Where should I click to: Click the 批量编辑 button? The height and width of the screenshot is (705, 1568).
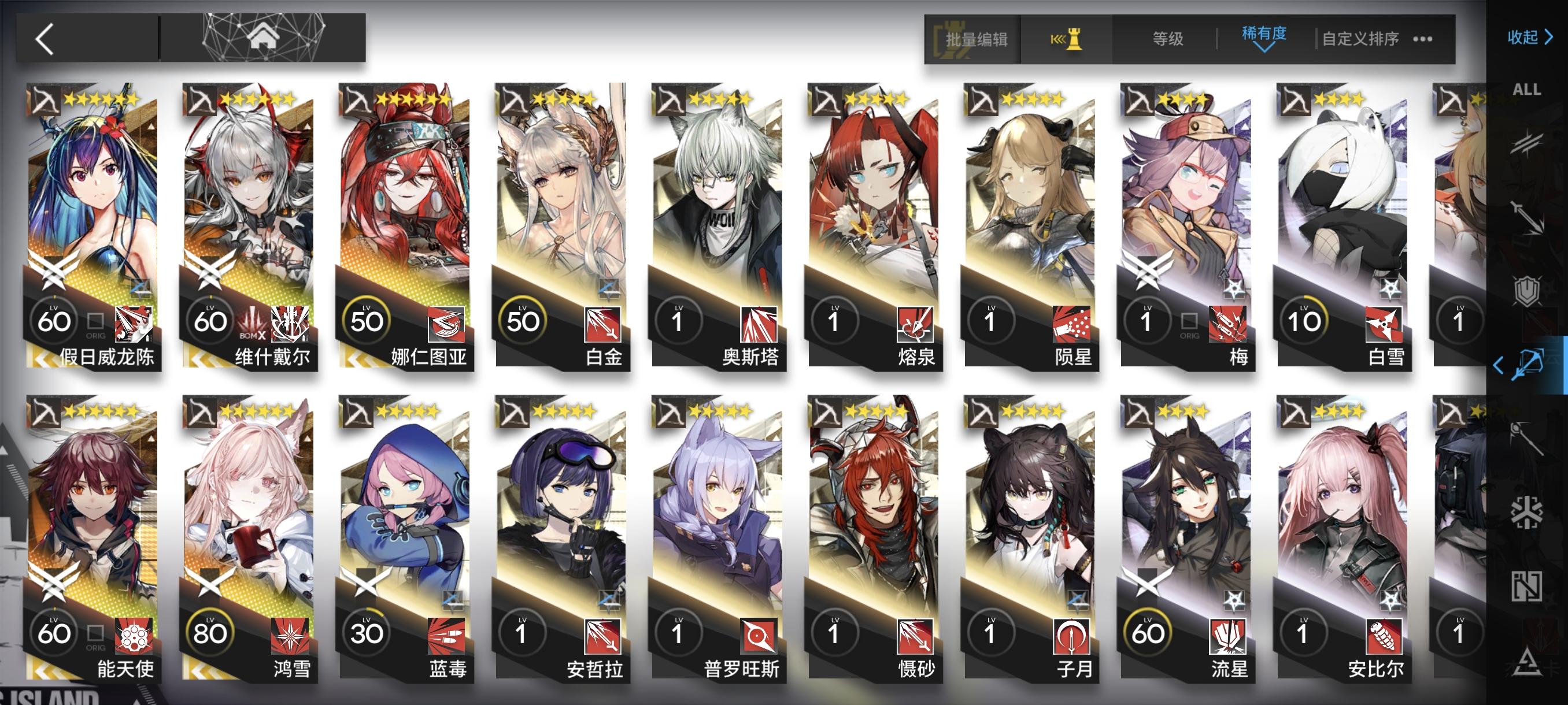[977, 38]
